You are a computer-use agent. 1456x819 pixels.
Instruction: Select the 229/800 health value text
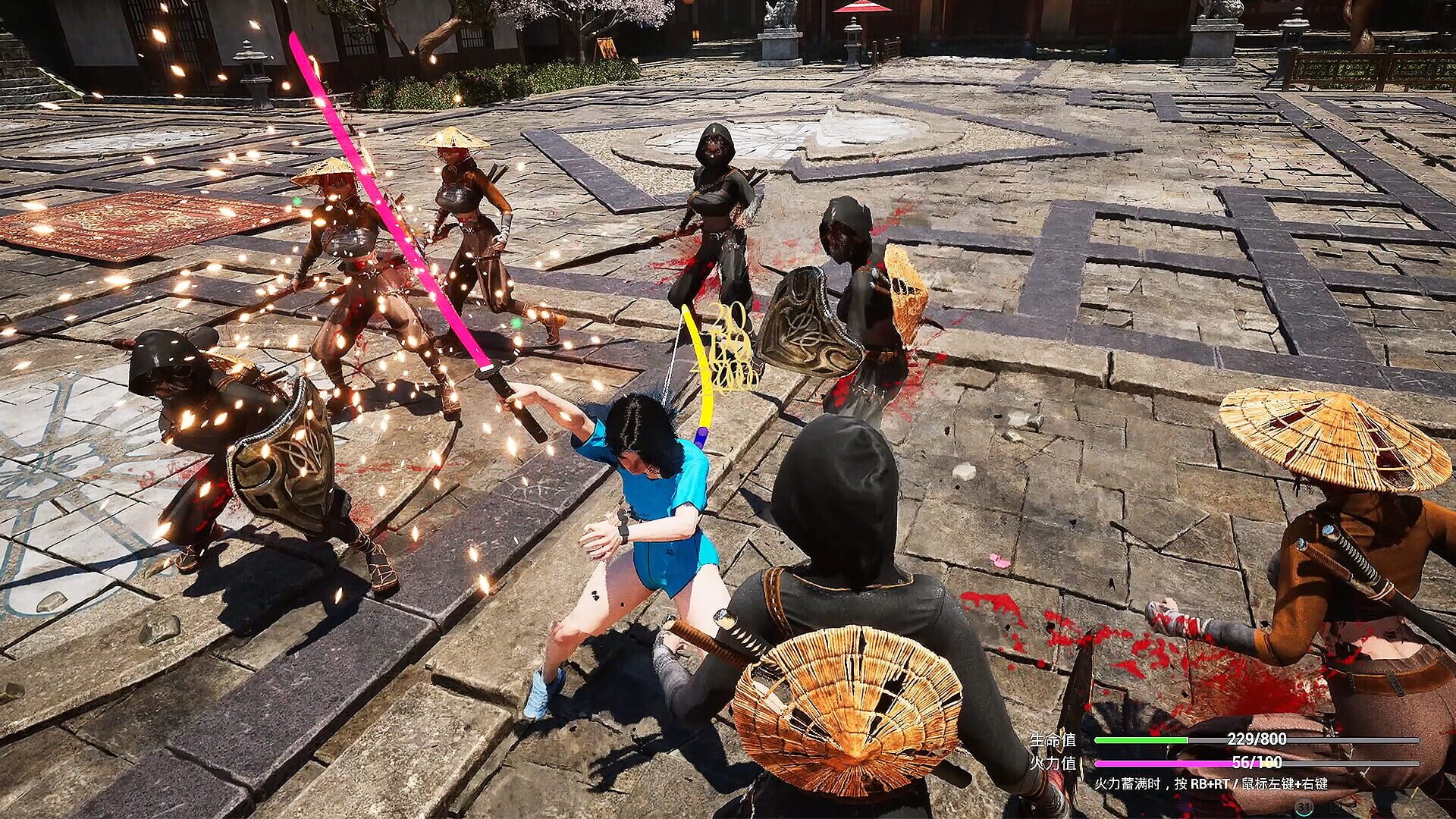coord(1255,739)
